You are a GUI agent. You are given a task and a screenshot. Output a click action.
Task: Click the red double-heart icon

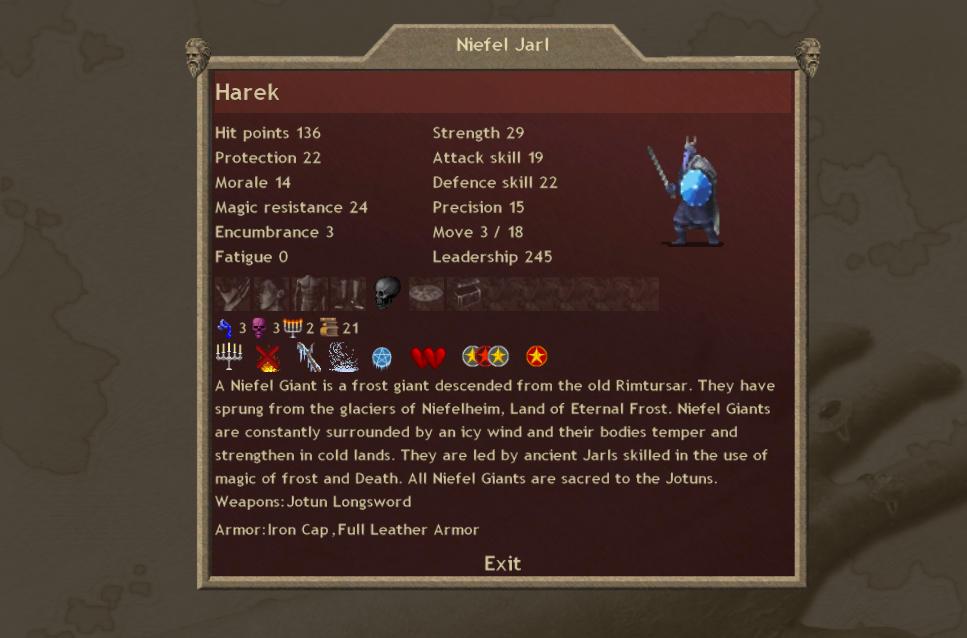click(x=428, y=357)
